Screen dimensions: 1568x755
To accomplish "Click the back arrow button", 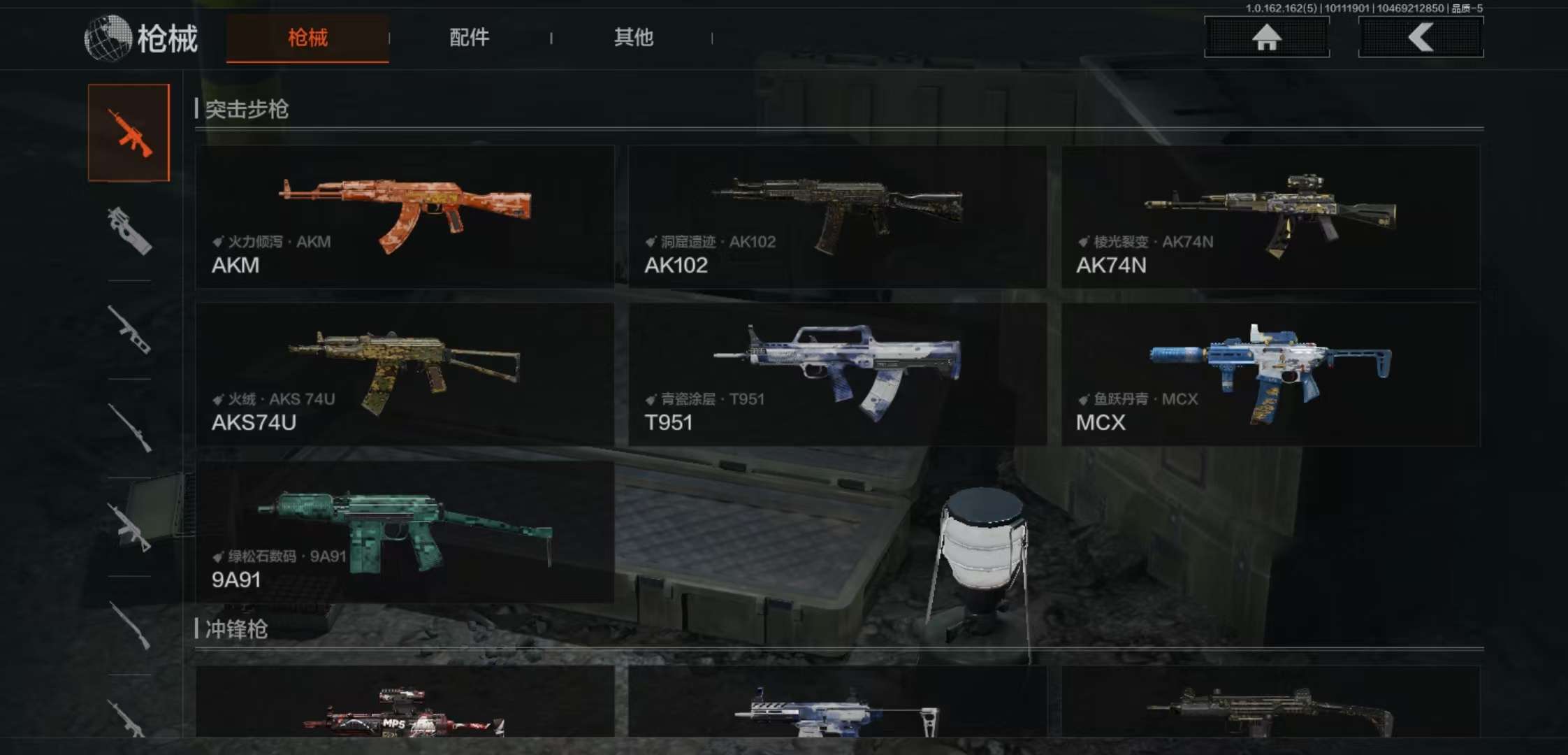I will 1421,37.
